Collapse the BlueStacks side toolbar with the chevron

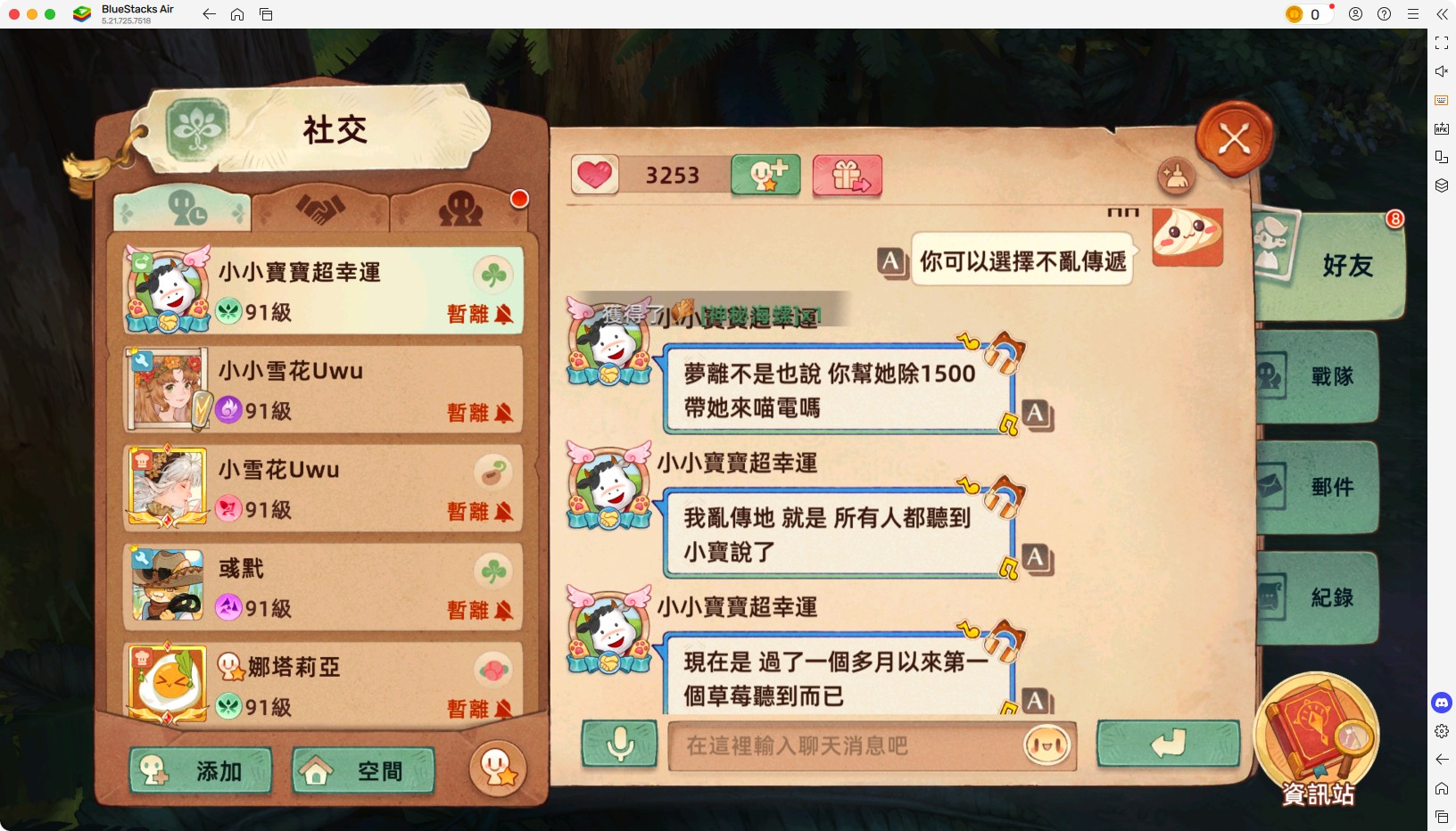[x=1442, y=14]
